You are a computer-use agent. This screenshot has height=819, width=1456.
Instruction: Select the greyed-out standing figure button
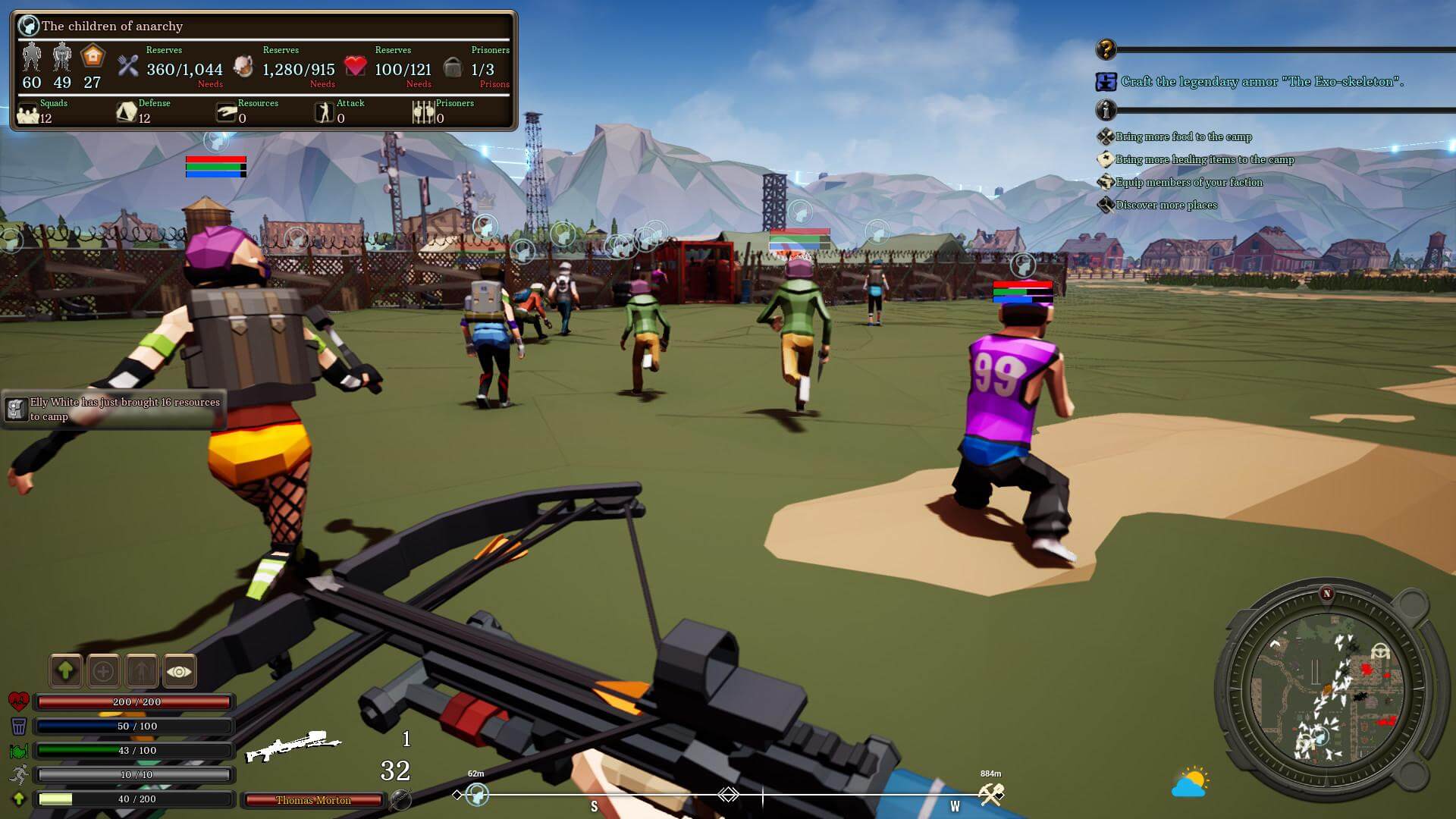[x=142, y=670]
